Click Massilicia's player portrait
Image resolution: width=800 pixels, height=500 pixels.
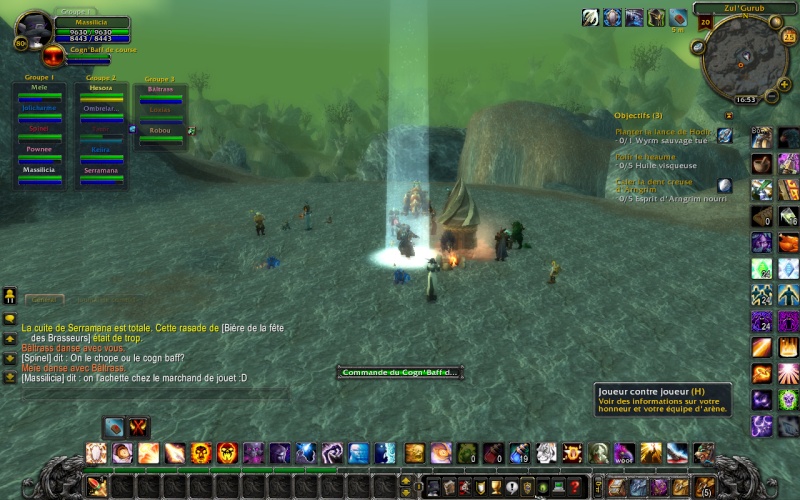(x=35, y=30)
